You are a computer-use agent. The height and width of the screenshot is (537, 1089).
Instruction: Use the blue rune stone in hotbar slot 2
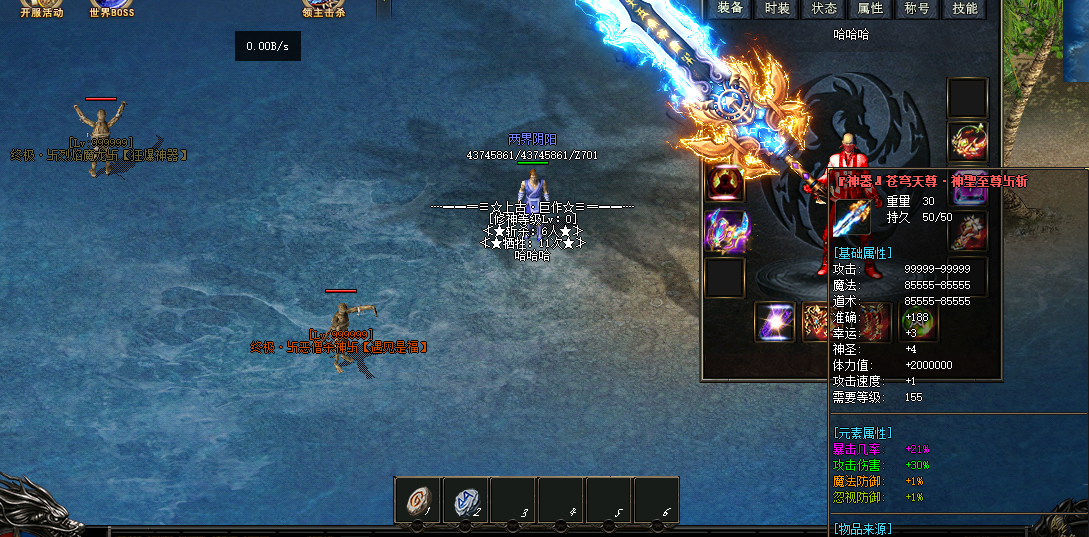[465, 500]
